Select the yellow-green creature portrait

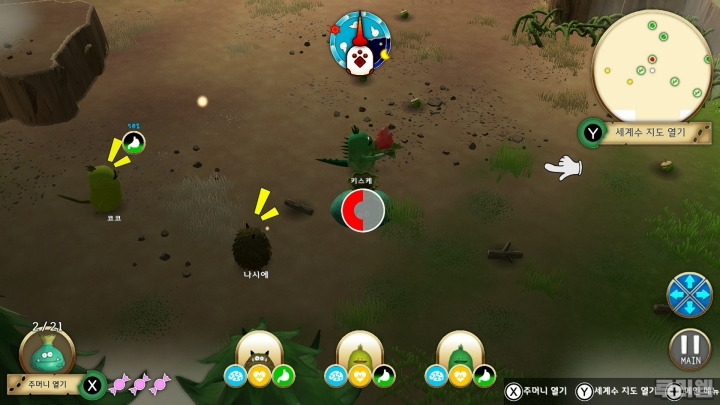[360, 351]
